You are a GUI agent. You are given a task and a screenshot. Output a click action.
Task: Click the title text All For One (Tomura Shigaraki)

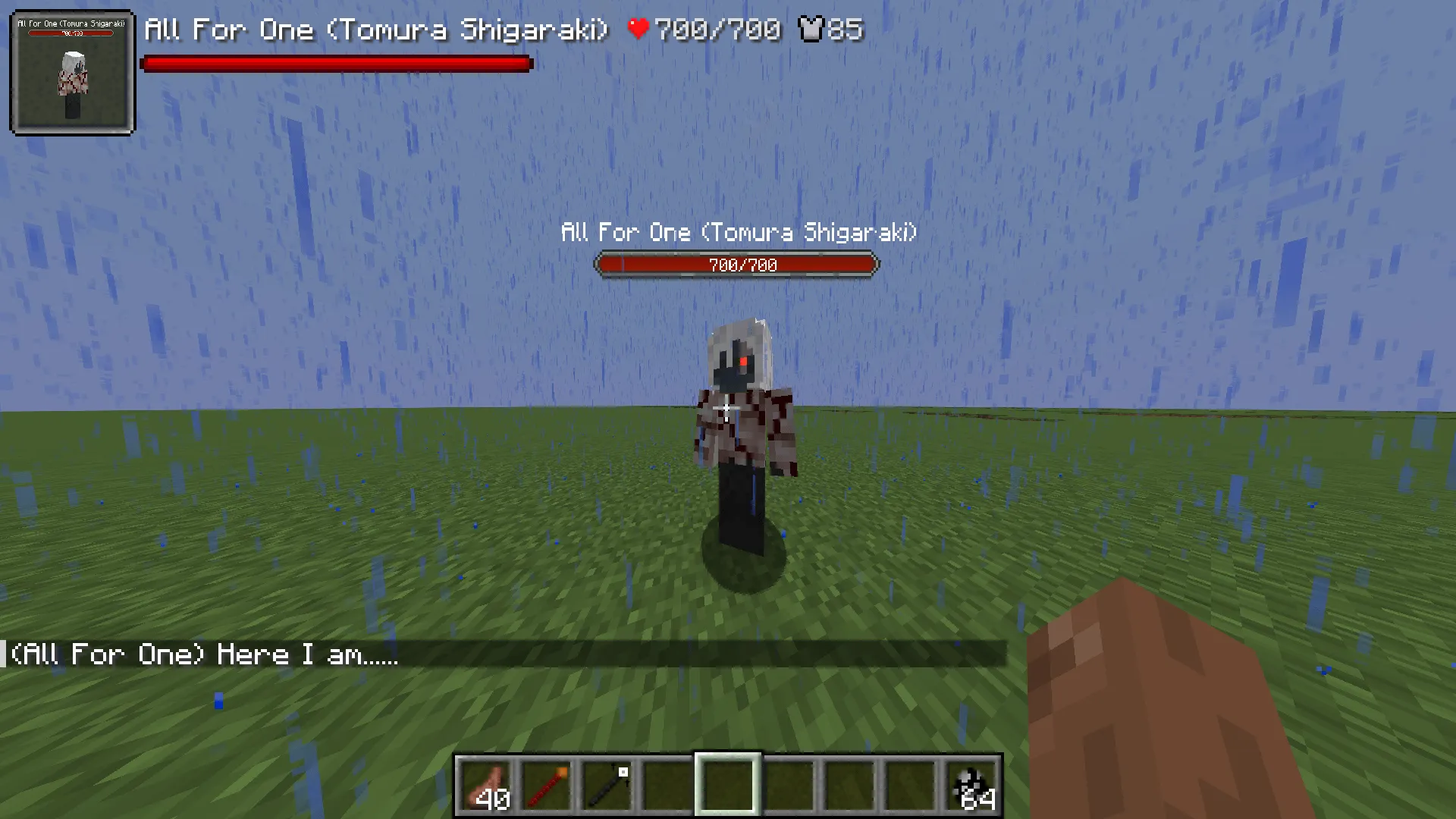coord(375,30)
